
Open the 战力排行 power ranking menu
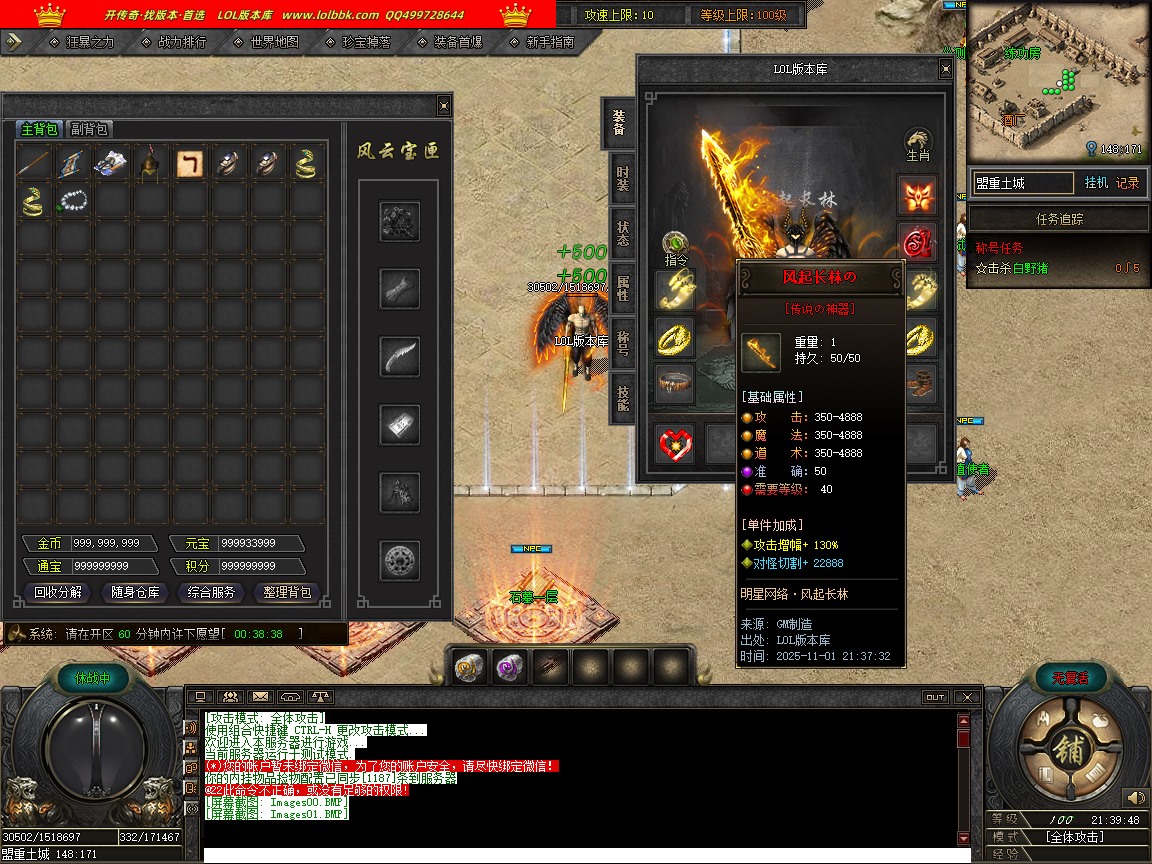[x=181, y=42]
